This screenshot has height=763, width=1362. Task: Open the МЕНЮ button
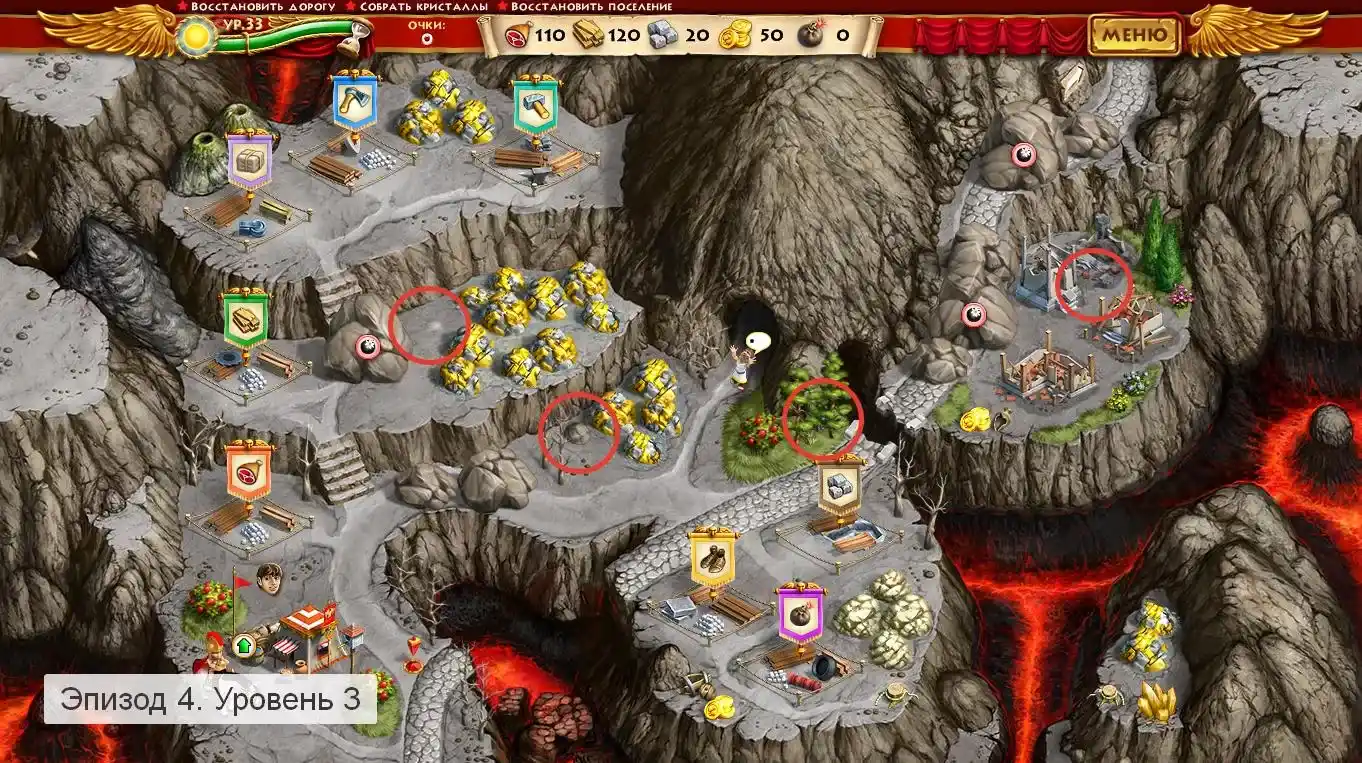1134,36
